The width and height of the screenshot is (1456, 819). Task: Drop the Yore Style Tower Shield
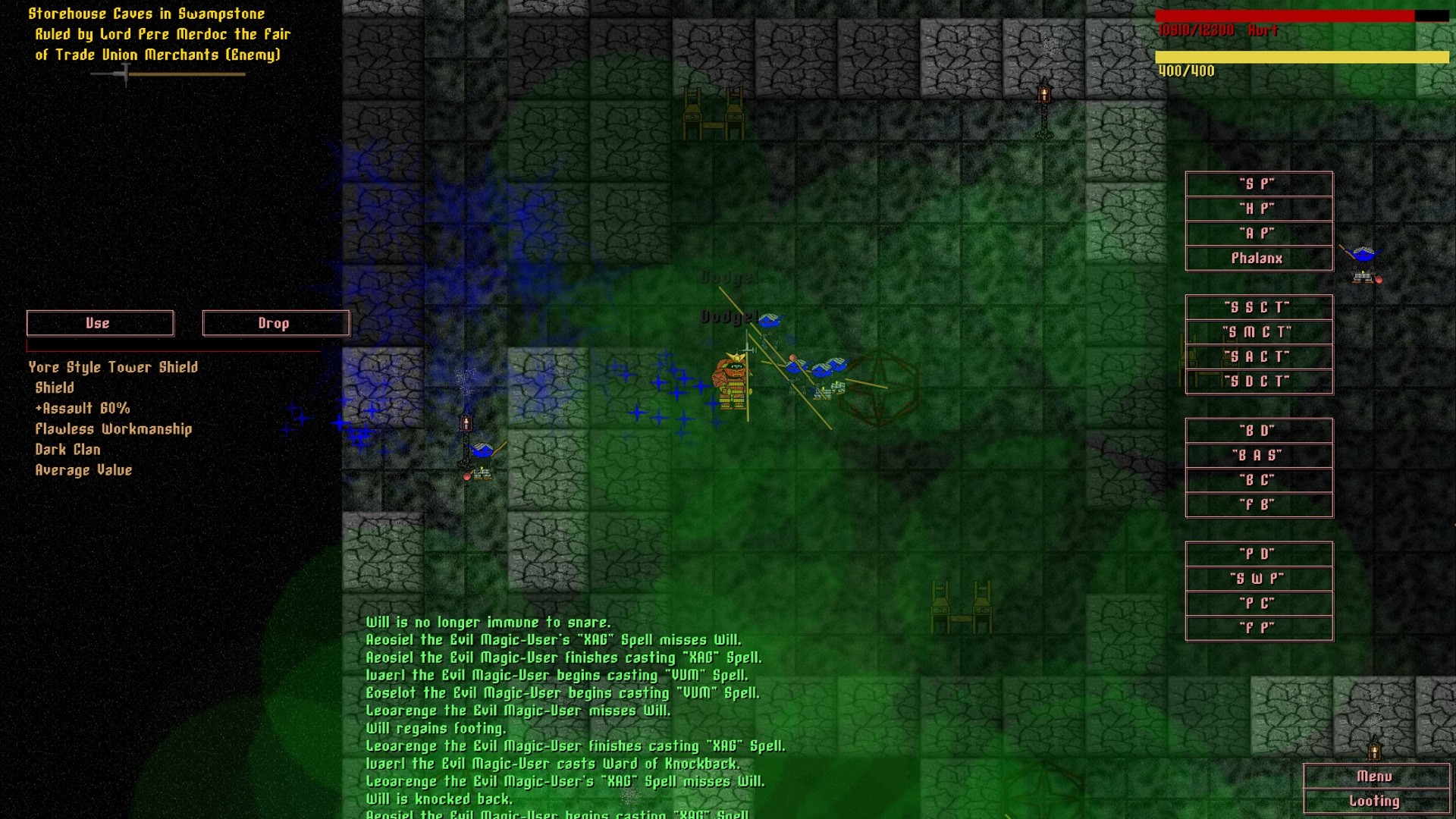pyautogui.click(x=274, y=323)
